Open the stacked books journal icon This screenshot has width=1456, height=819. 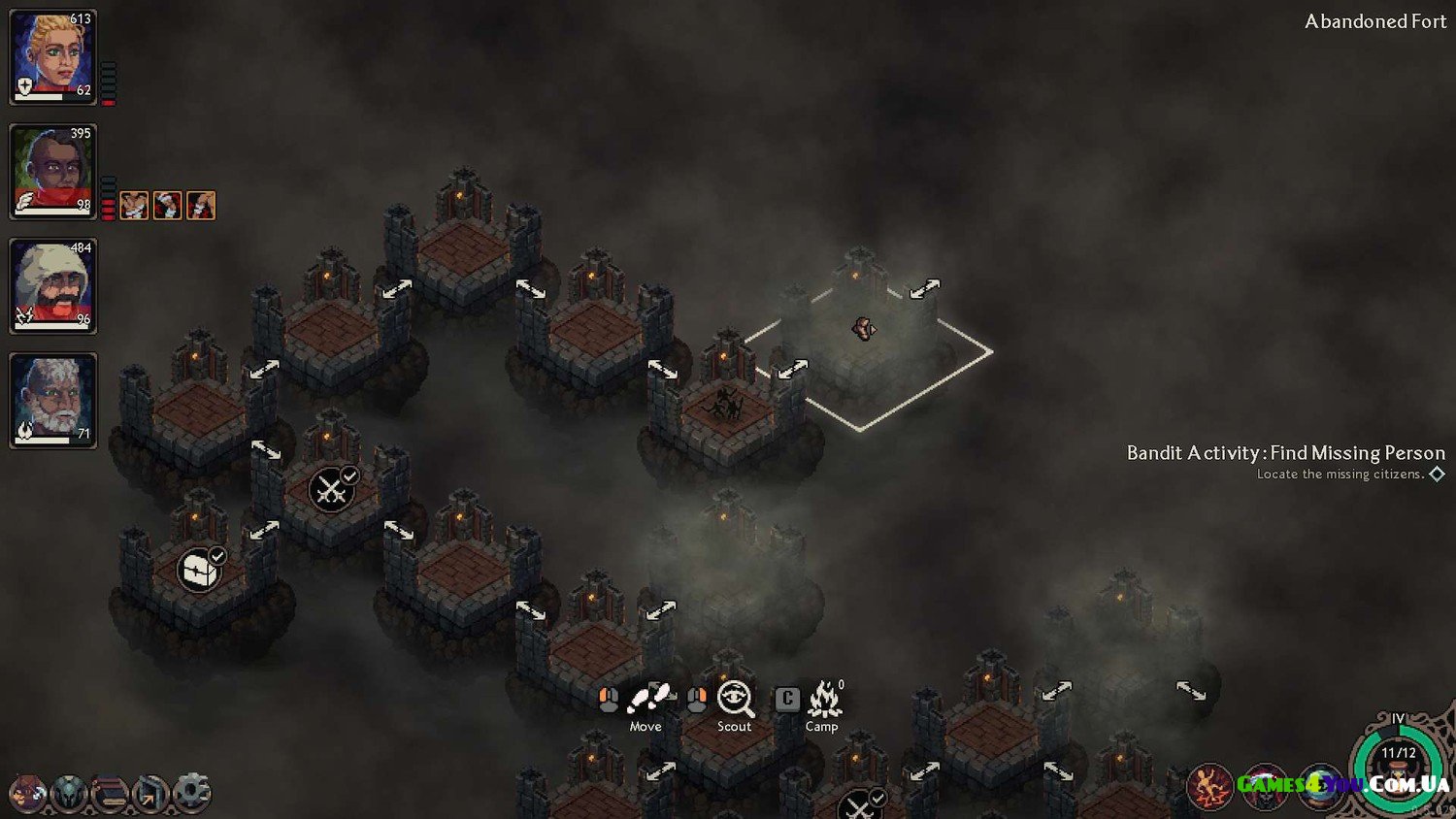pyautogui.click(x=110, y=793)
